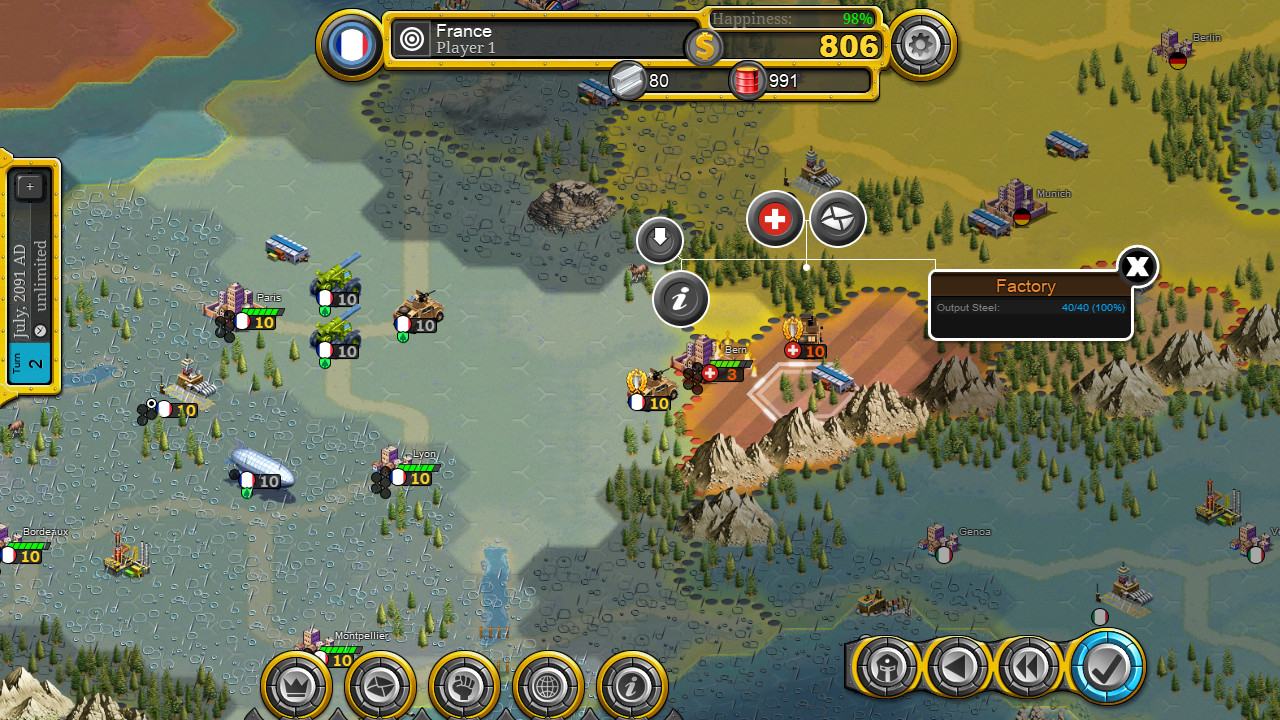Expand the turn panel plus button
The image size is (1280, 720).
point(30,187)
